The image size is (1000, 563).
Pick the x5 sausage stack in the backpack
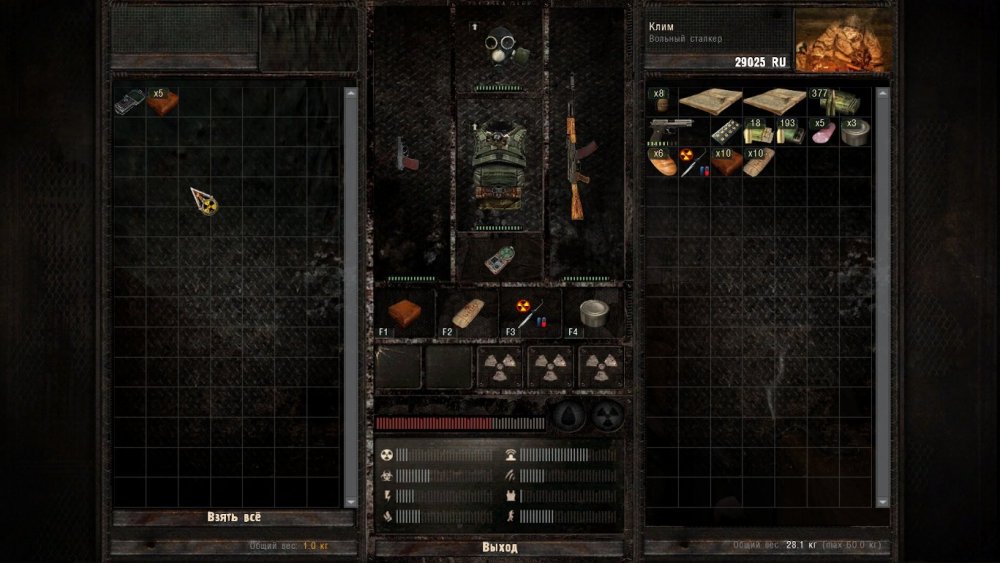point(823,132)
